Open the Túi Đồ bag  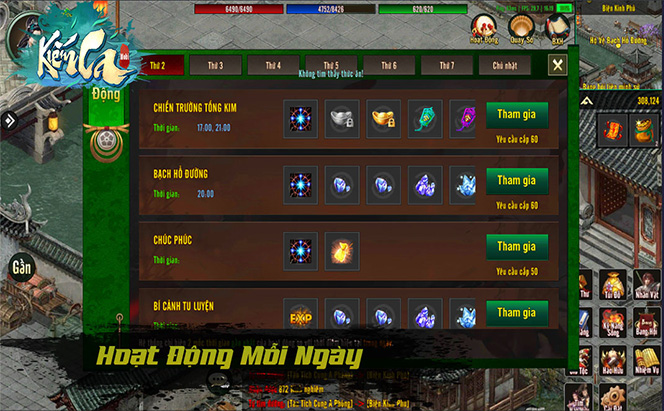611,285
